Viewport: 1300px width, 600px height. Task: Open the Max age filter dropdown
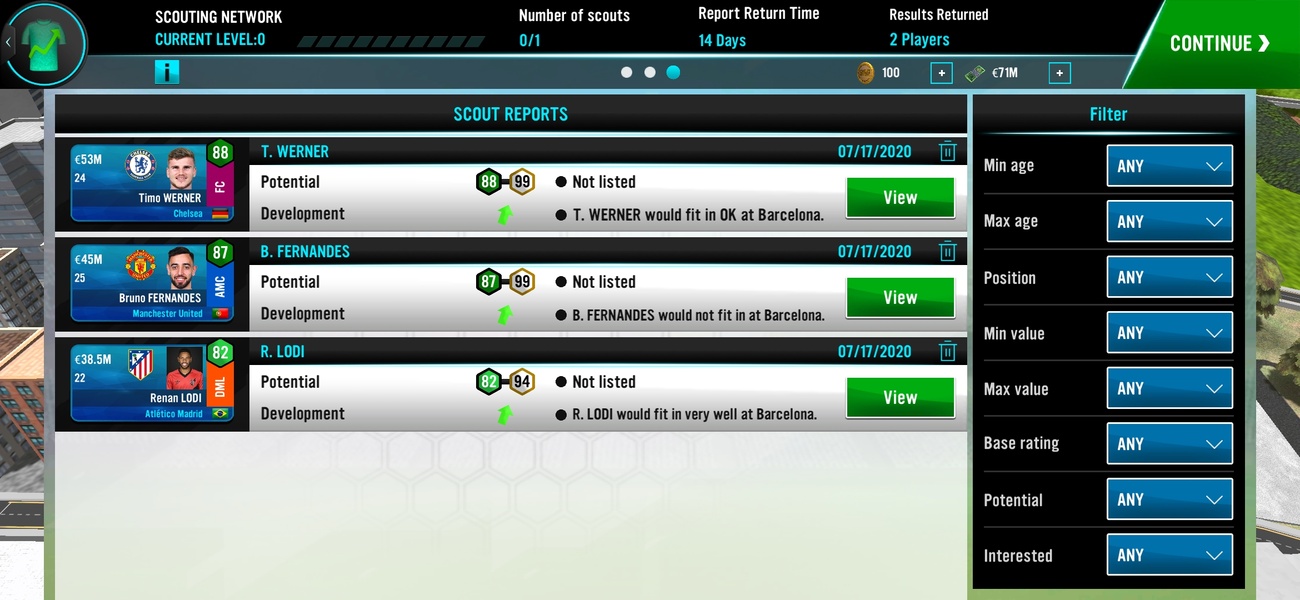[x=1169, y=222]
